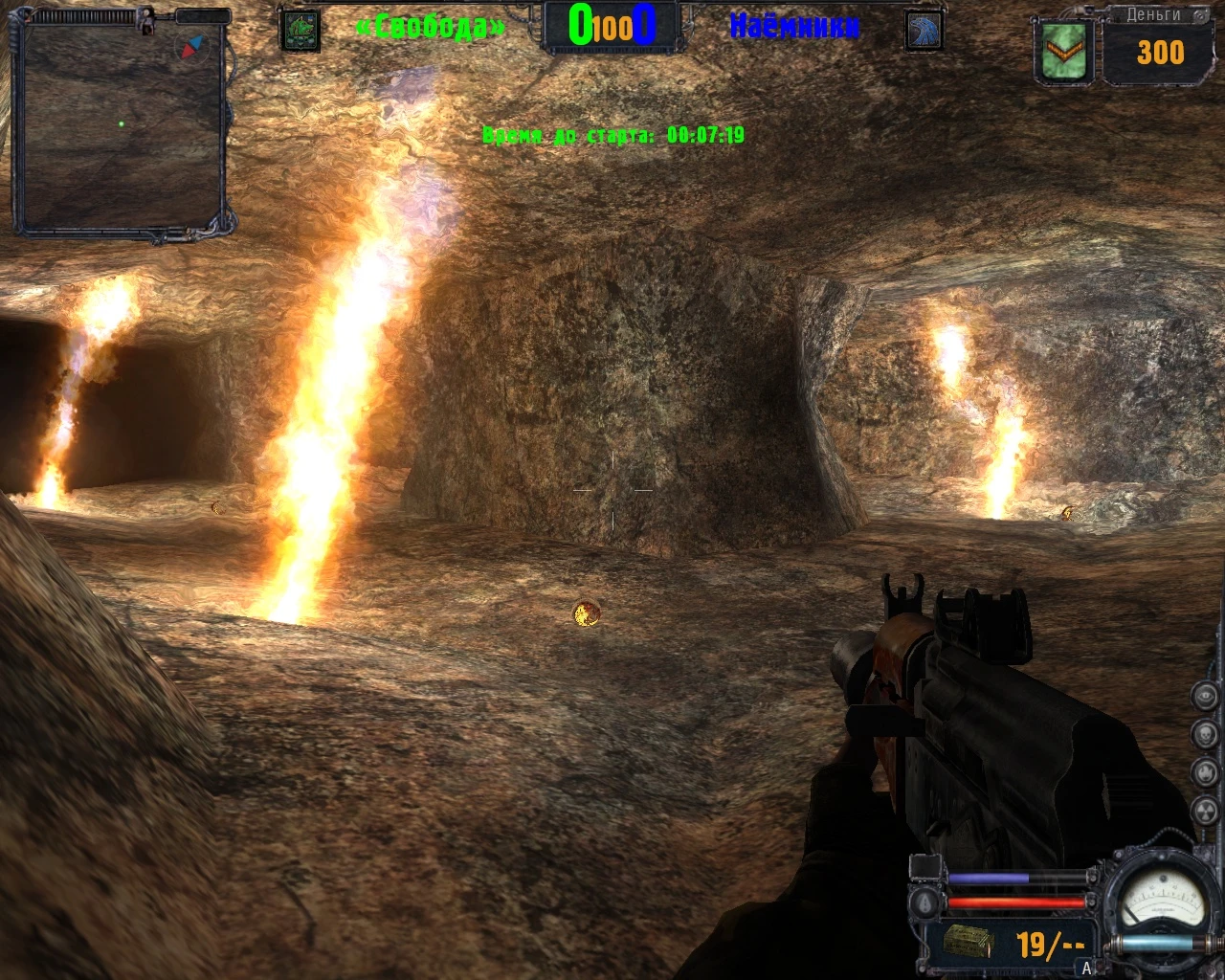The height and width of the screenshot is (980, 1225).
Task: Click the ammo box icon near the counter
Action: coord(969,940)
